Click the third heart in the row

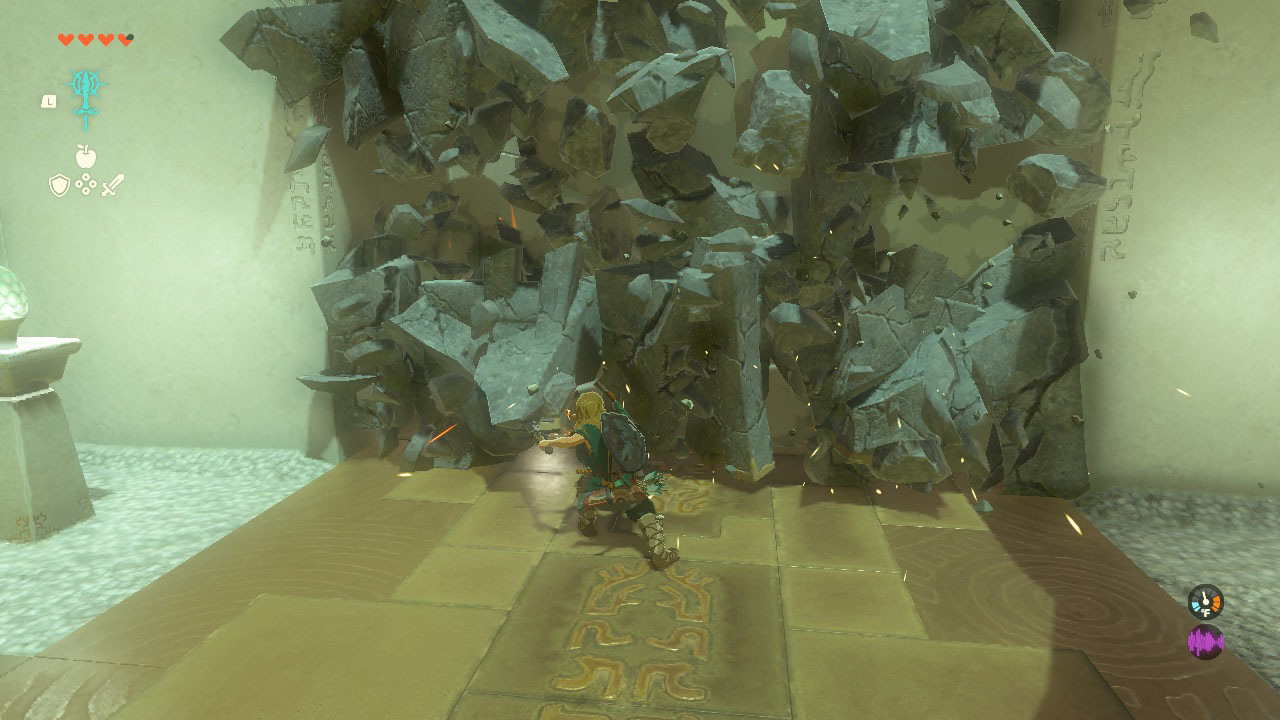click(x=105, y=39)
